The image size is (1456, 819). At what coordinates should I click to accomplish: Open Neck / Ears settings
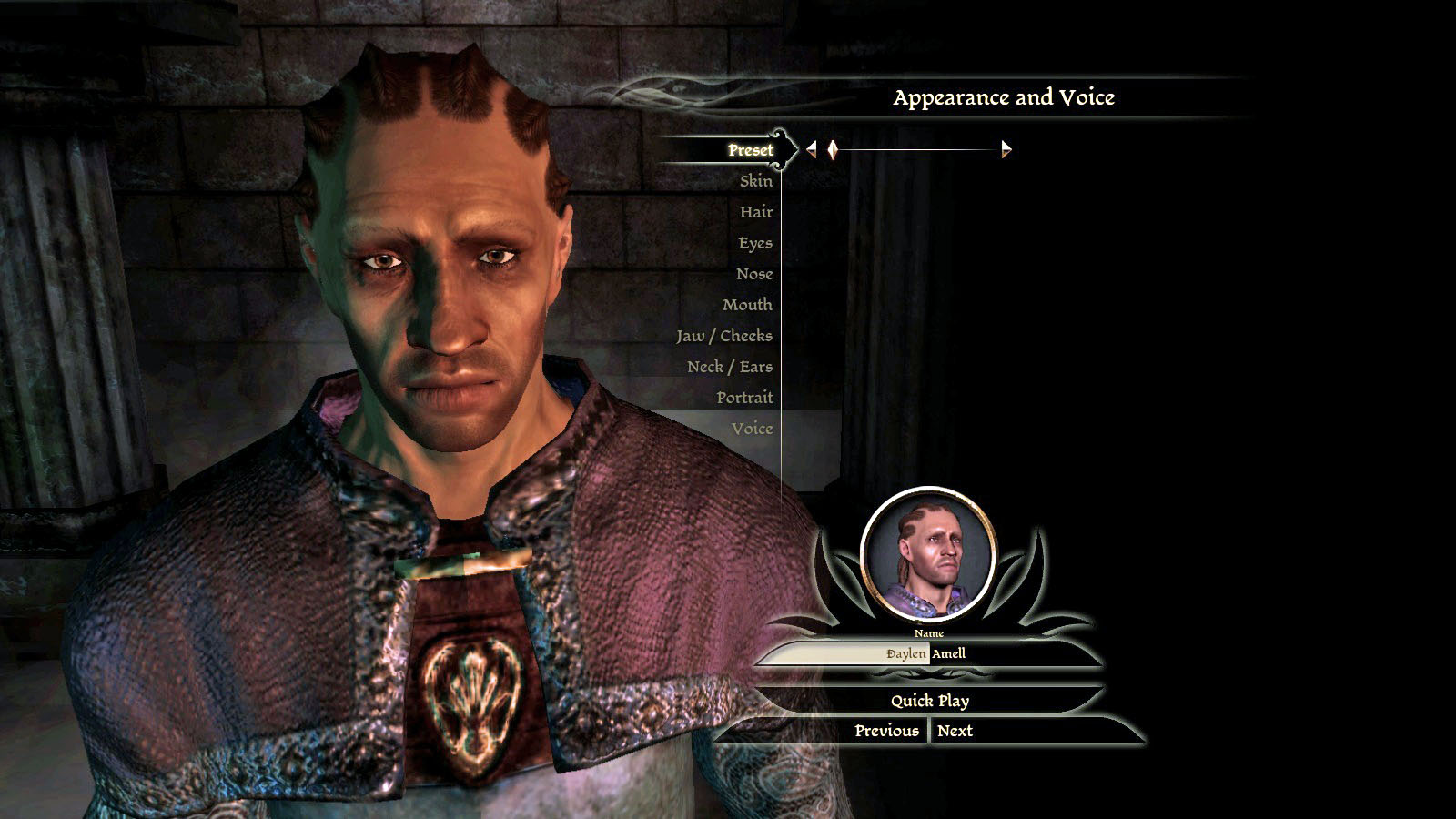tap(729, 367)
